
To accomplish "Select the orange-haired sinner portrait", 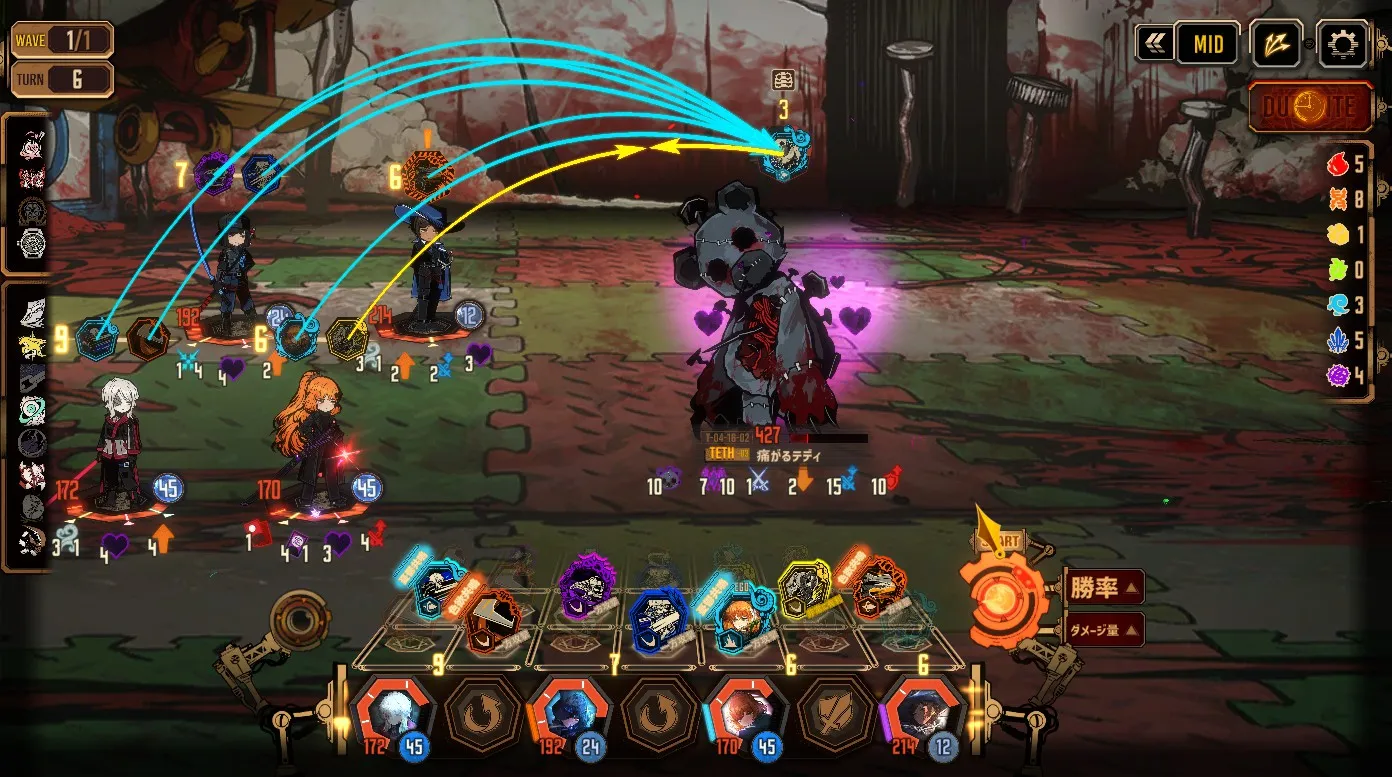I will [x=743, y=713].
